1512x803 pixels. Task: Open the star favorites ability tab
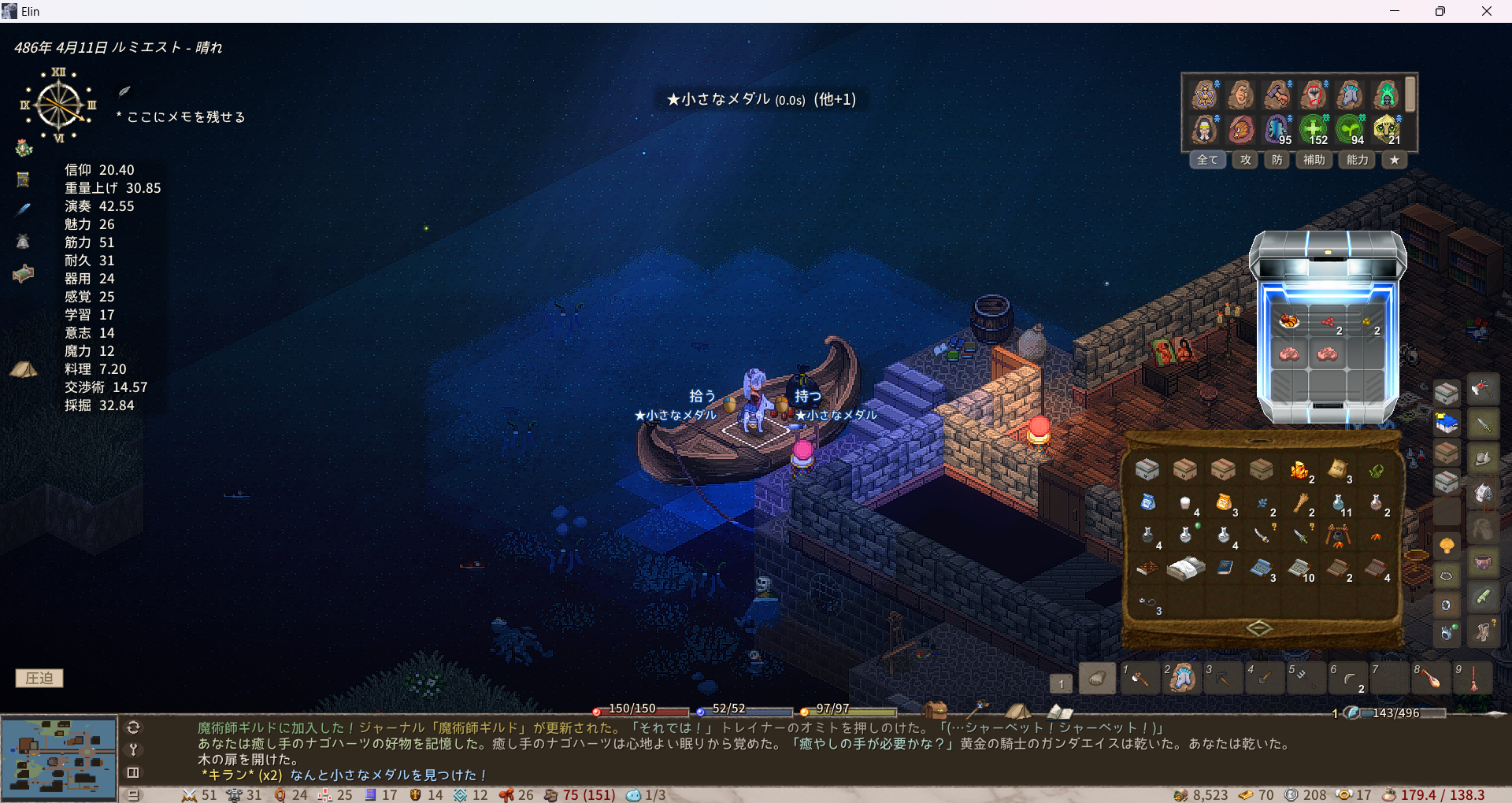tap(1395, 160)
